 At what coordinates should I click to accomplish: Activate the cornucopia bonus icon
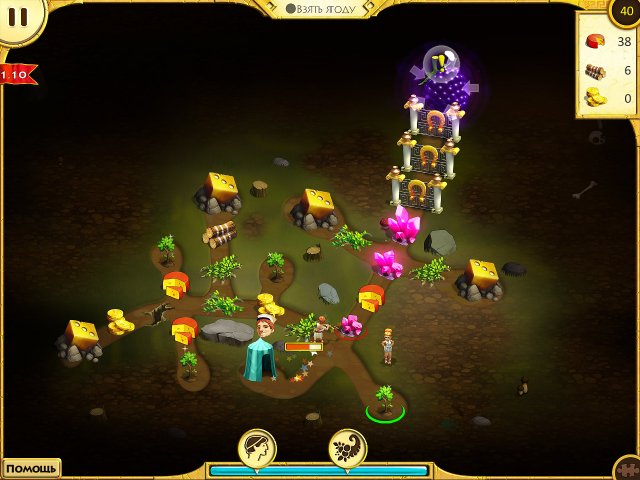pyautogui.click(x=347, y=447)
